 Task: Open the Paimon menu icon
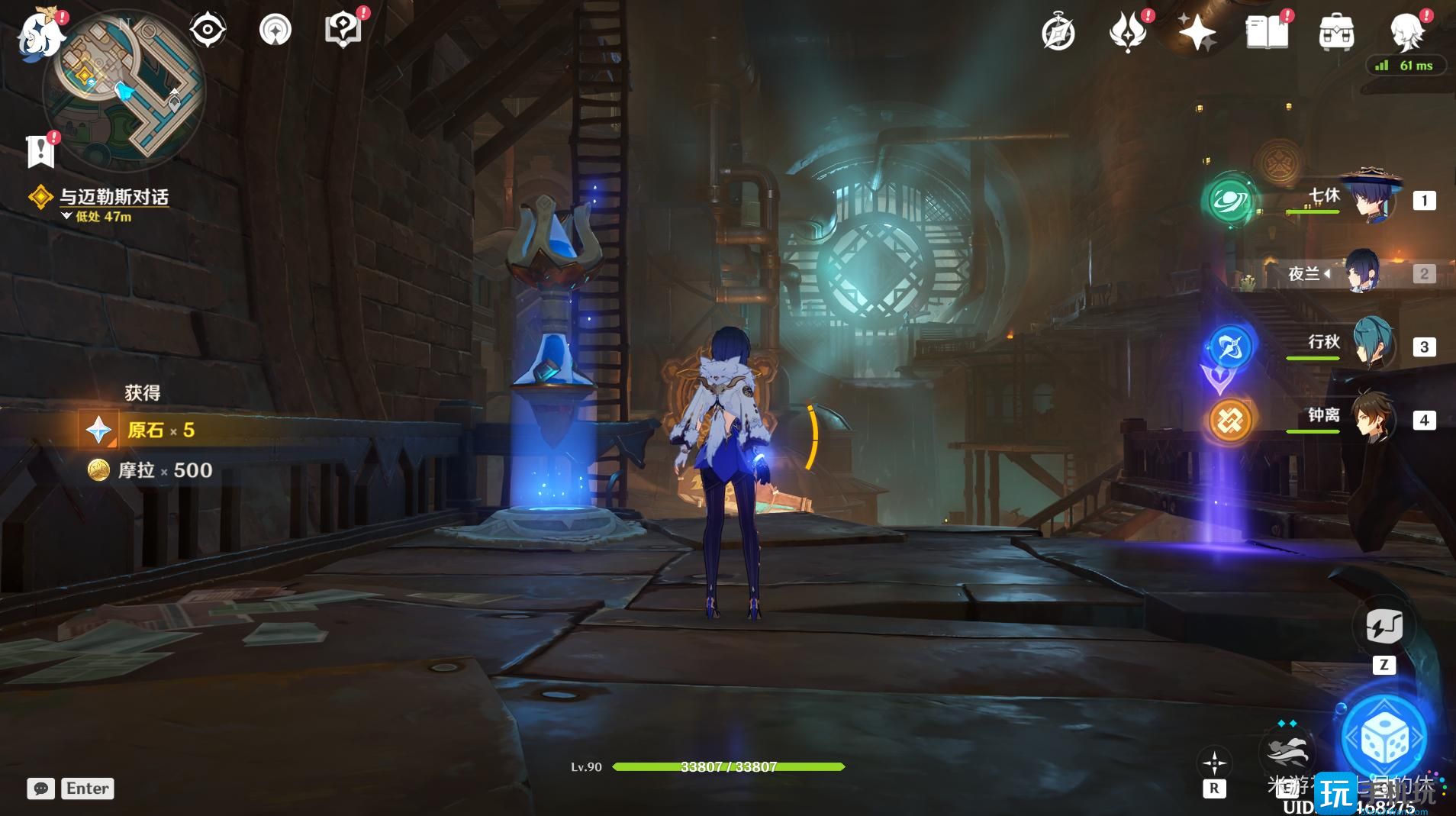[38, 34]
